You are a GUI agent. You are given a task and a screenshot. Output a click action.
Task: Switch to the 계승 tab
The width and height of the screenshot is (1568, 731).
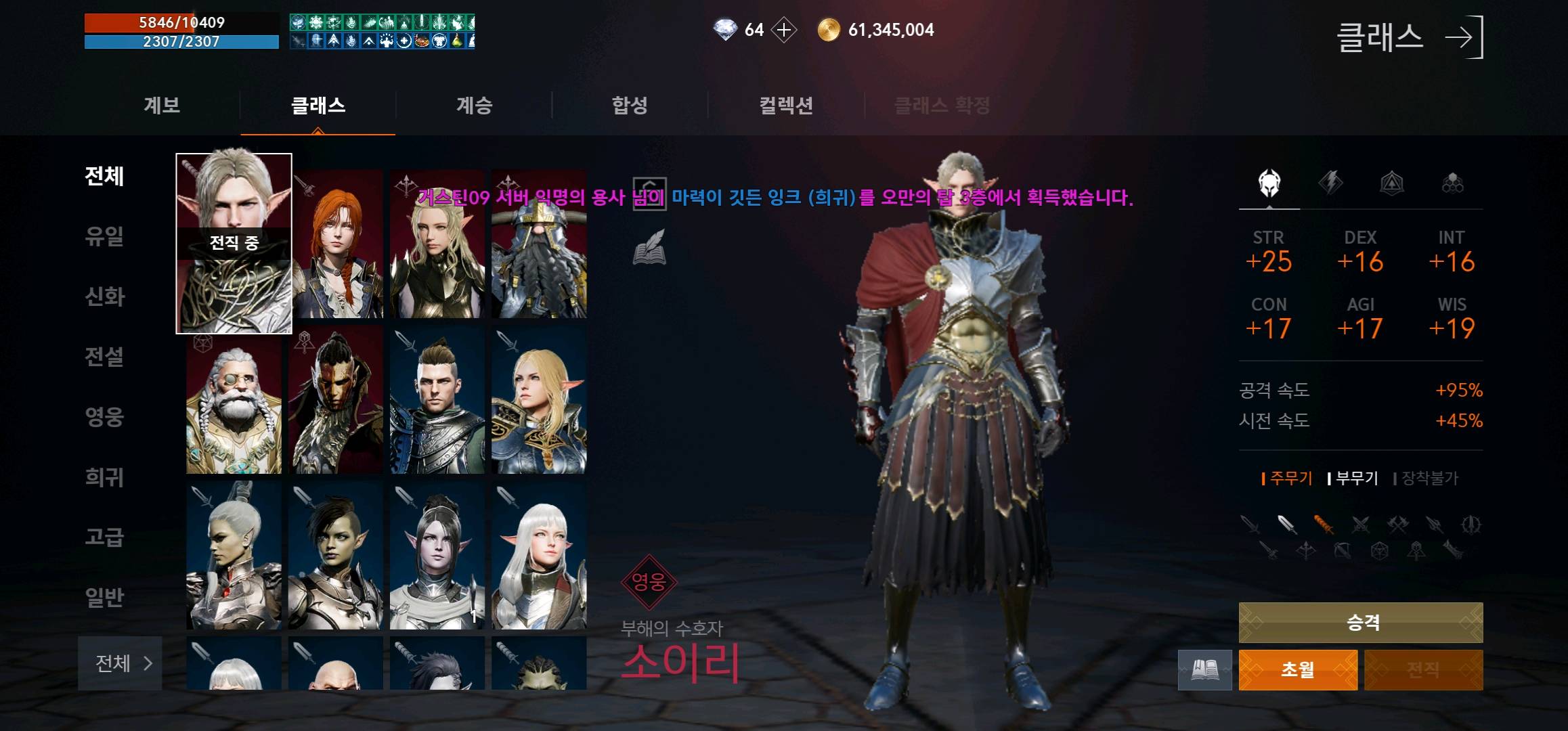(473, 105)
